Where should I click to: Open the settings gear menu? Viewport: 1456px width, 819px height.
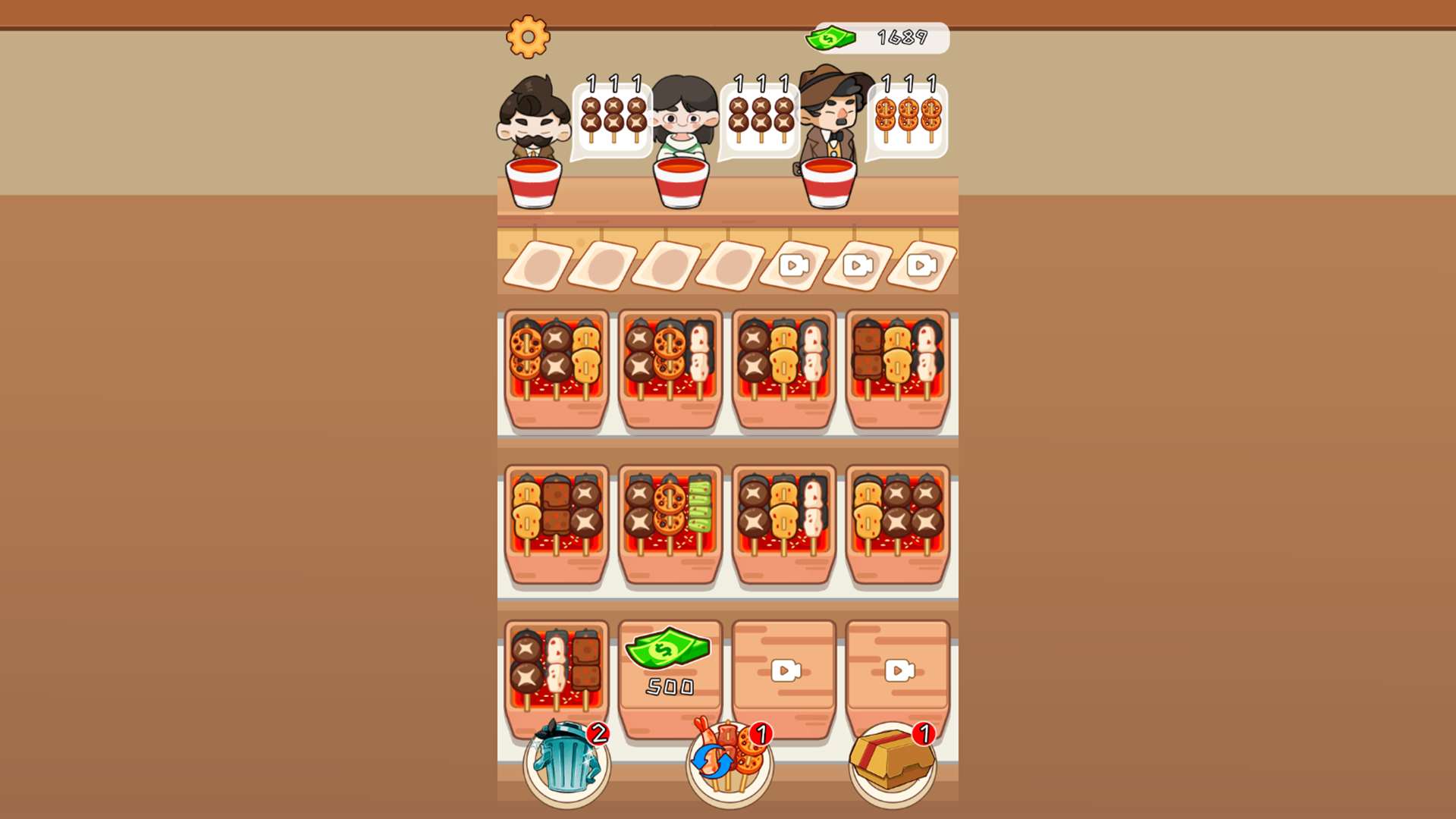tap(529, 36)
